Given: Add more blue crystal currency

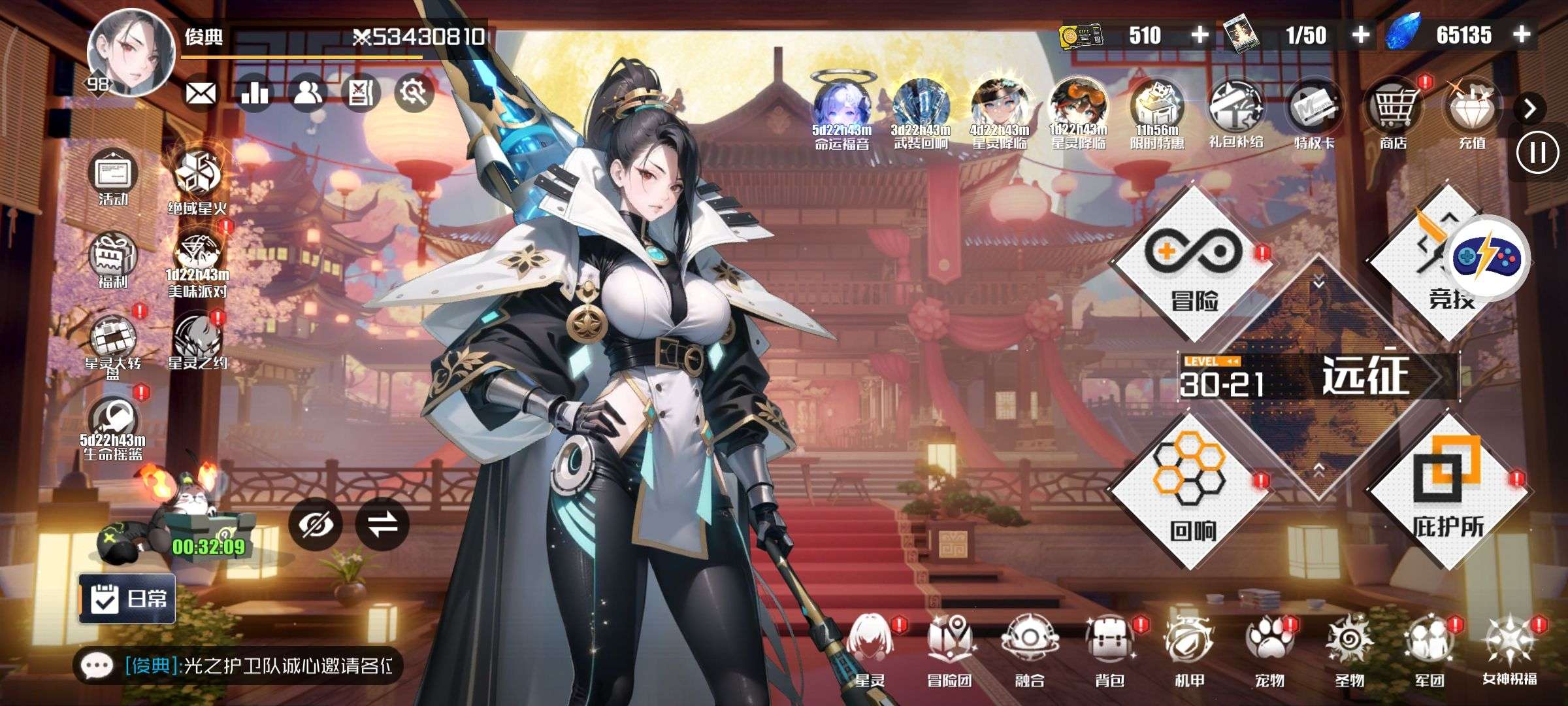Looking at the screenshot, I should coord(1522,35).
